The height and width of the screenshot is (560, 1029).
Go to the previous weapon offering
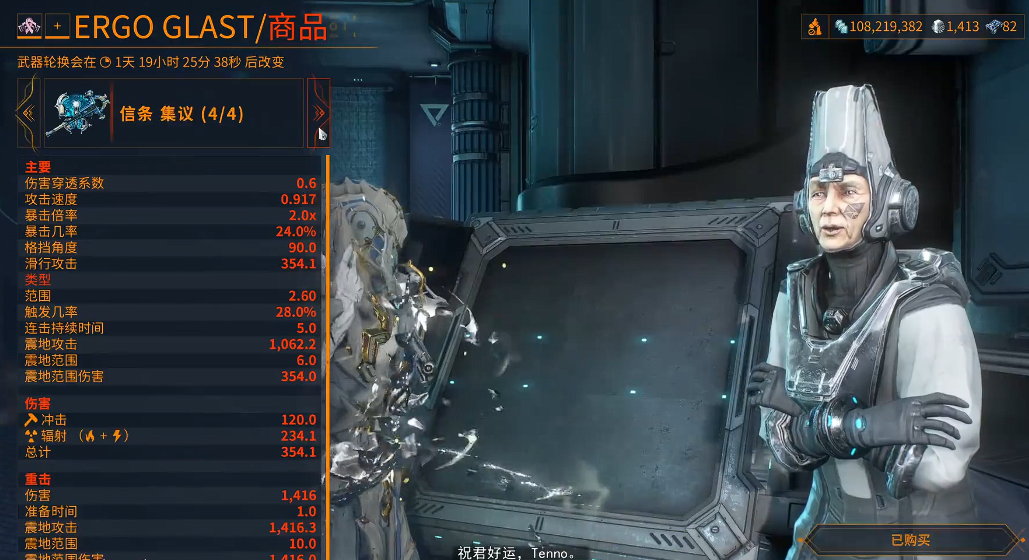27,113
